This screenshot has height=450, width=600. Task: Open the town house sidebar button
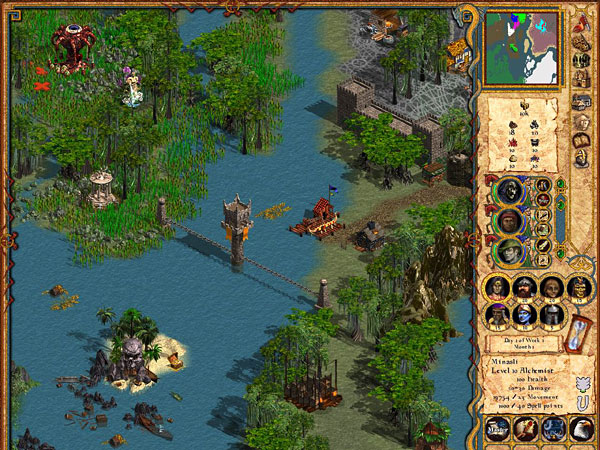[580, 78]
